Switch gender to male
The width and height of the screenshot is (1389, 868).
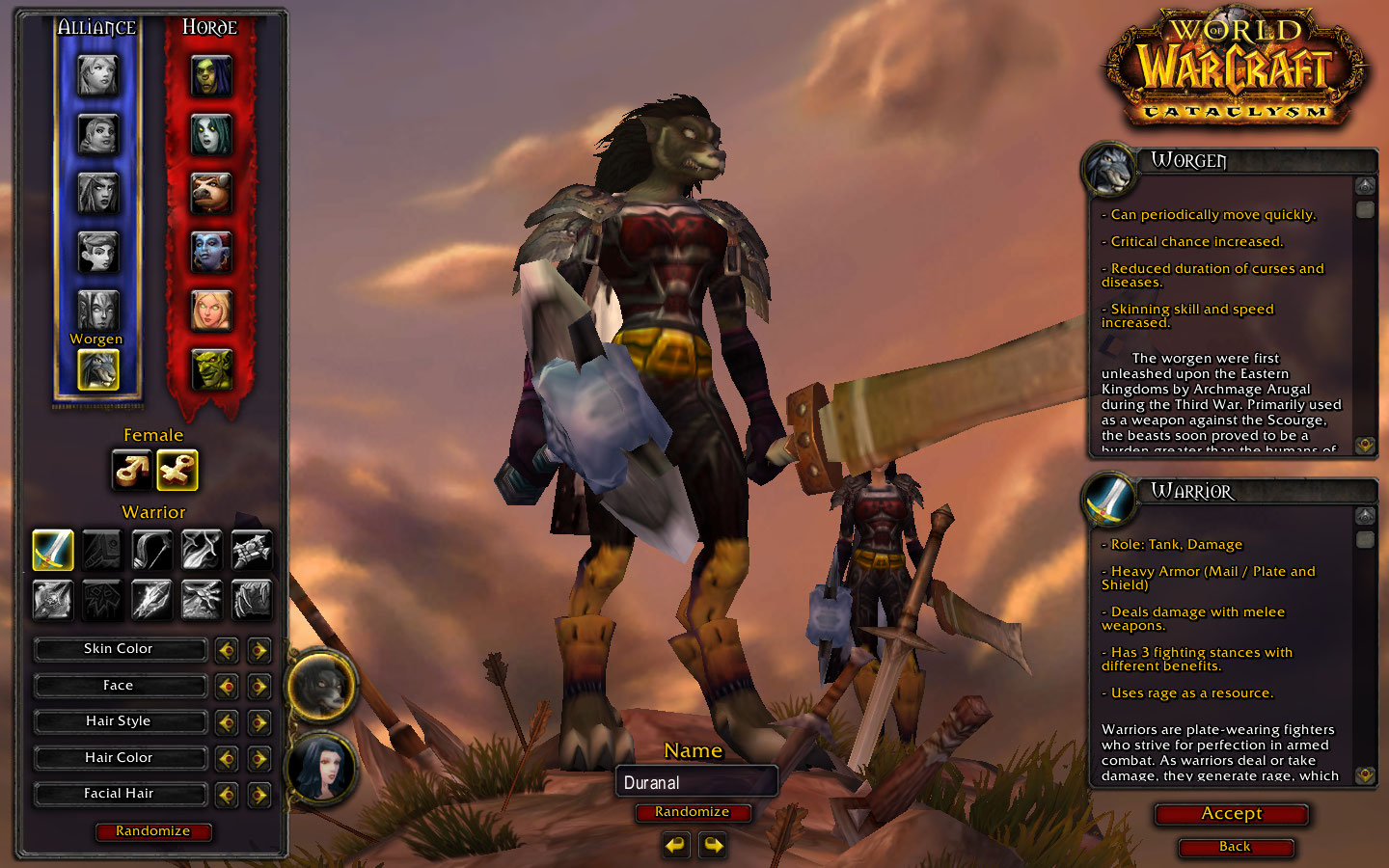pos(131,471)
